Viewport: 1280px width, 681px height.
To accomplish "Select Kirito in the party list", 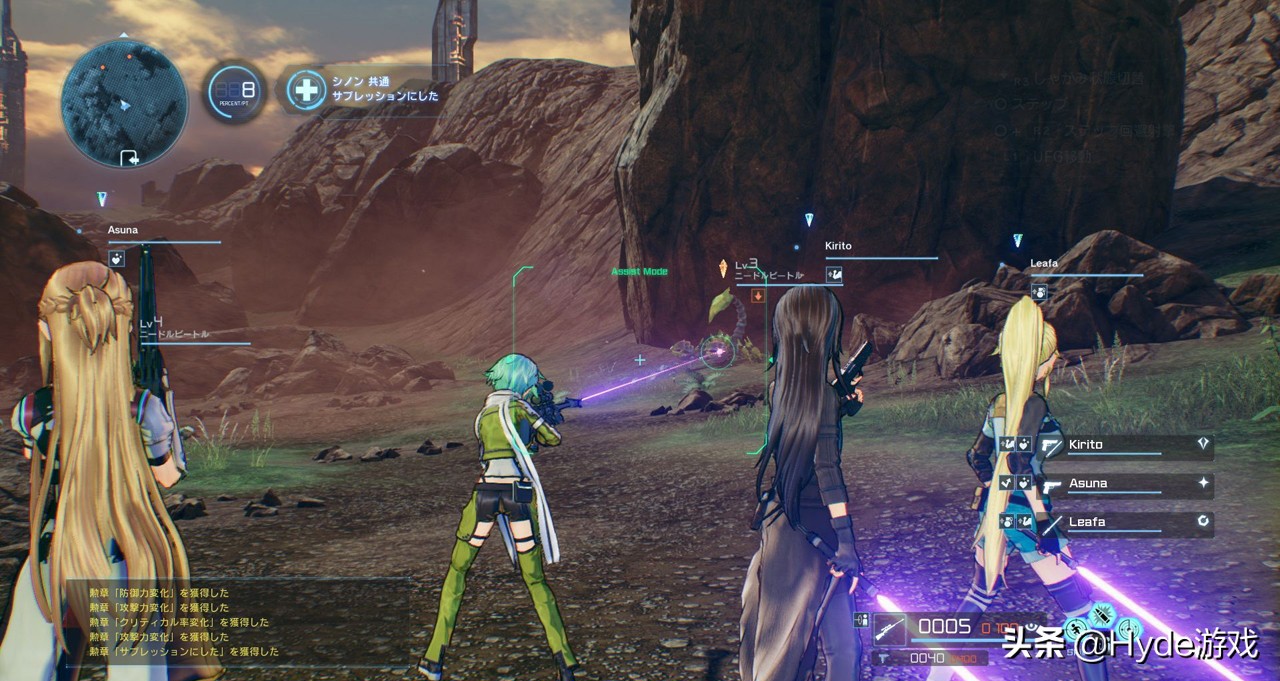I will tap(1099, 444).
